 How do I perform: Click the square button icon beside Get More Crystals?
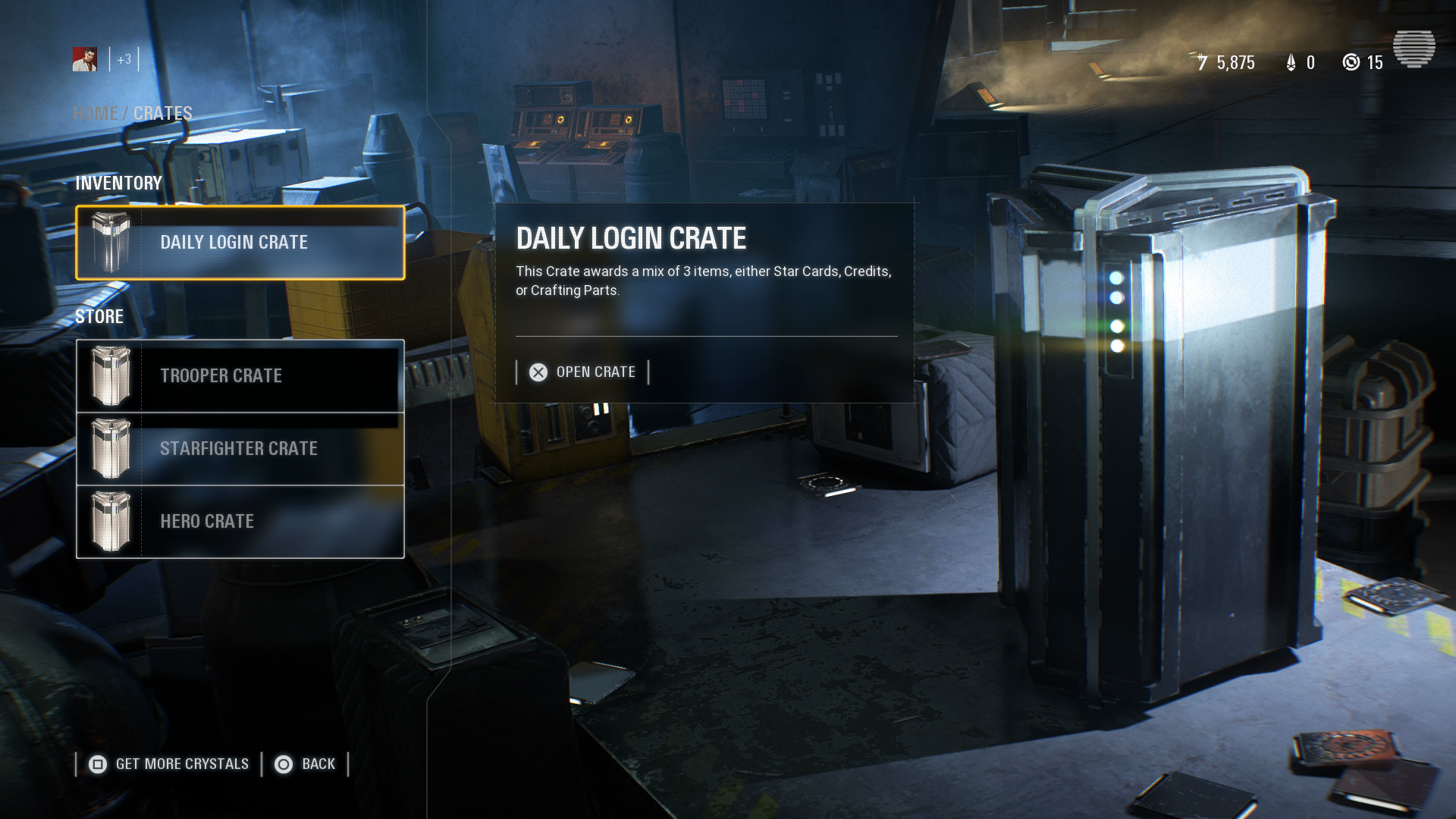click(97, 764)
